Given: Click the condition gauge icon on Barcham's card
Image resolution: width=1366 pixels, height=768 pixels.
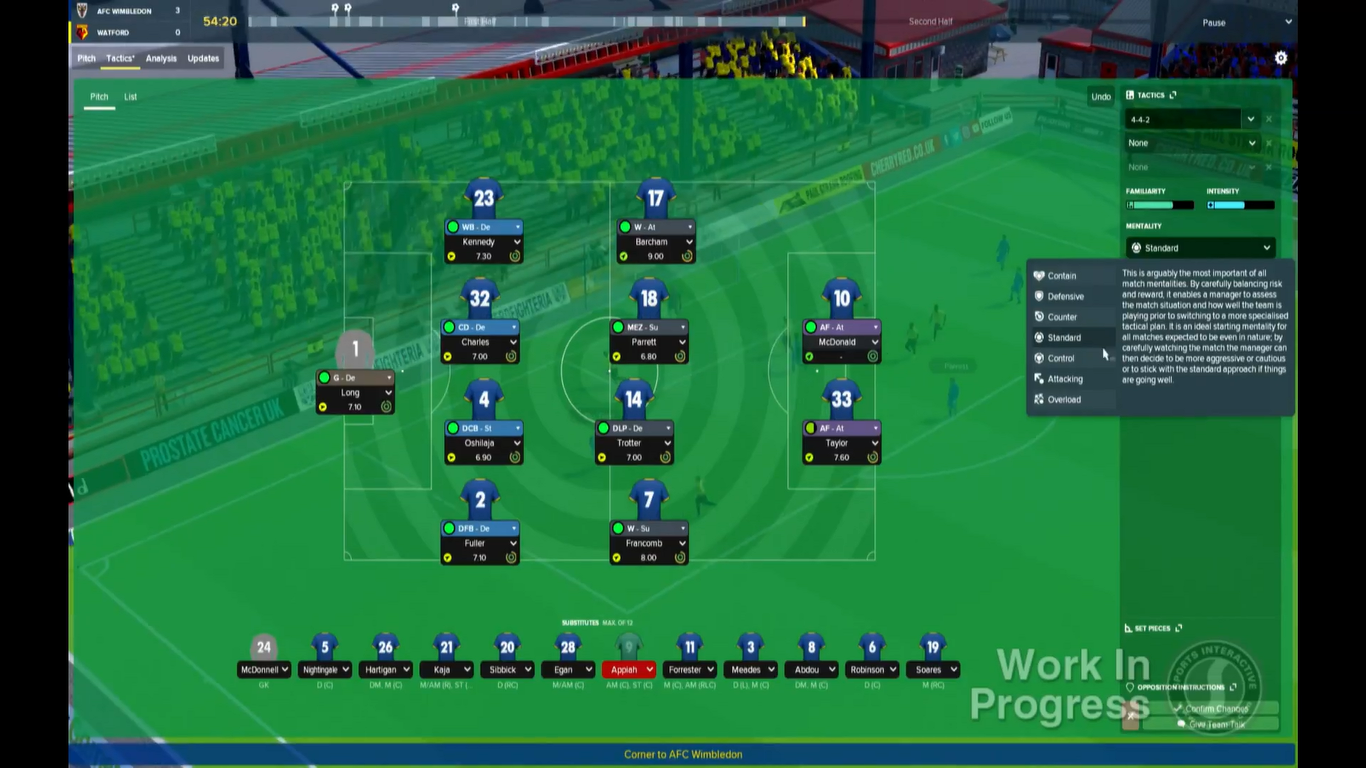Looking at the screenshot, I should click(x=687, y=256).
